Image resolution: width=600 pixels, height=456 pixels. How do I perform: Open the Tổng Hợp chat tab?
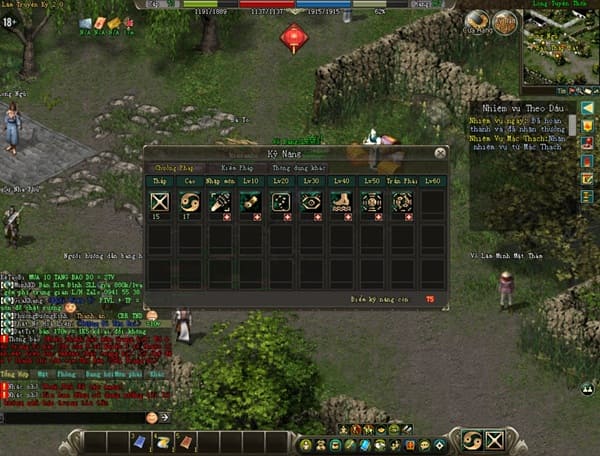coord(16,372)
